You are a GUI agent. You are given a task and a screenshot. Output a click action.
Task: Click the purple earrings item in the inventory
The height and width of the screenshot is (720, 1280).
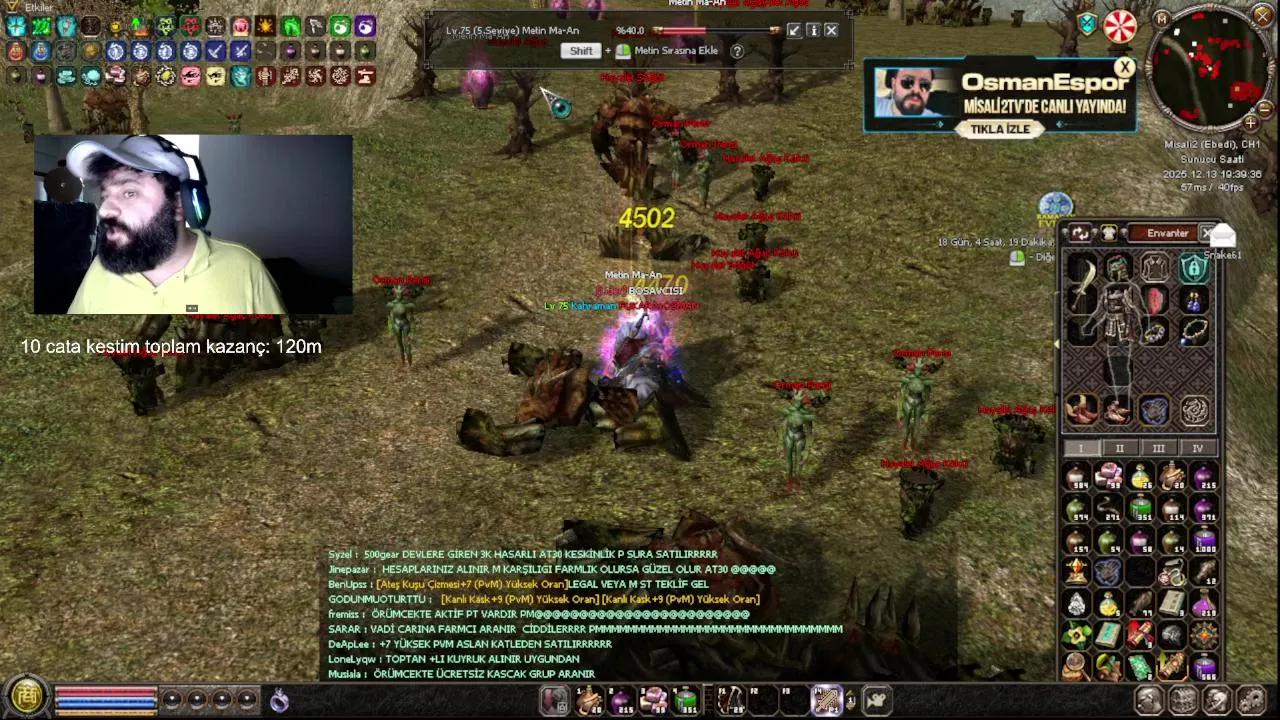(1193, 301)
